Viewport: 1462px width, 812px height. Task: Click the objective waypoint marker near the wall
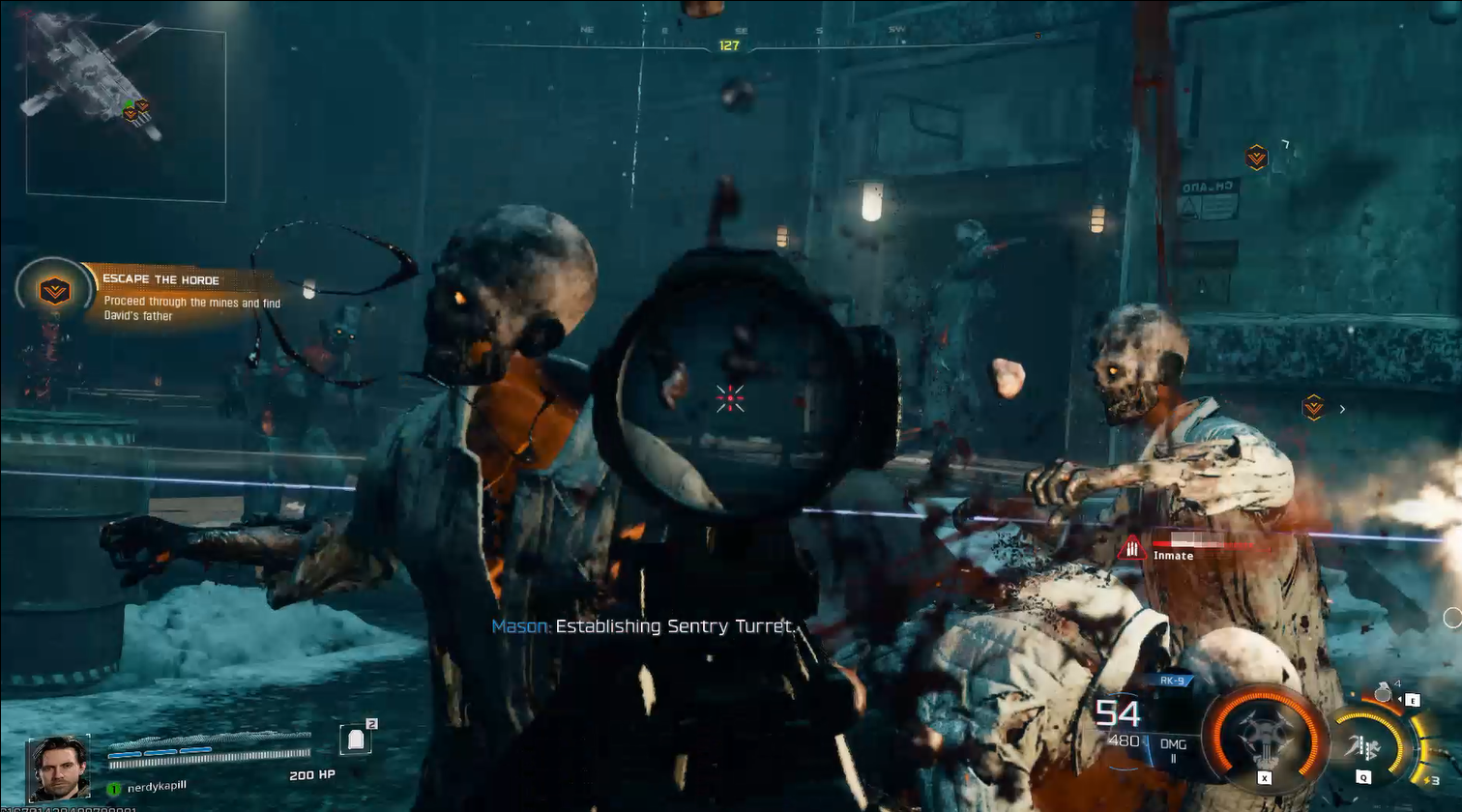click(1256, 158)
